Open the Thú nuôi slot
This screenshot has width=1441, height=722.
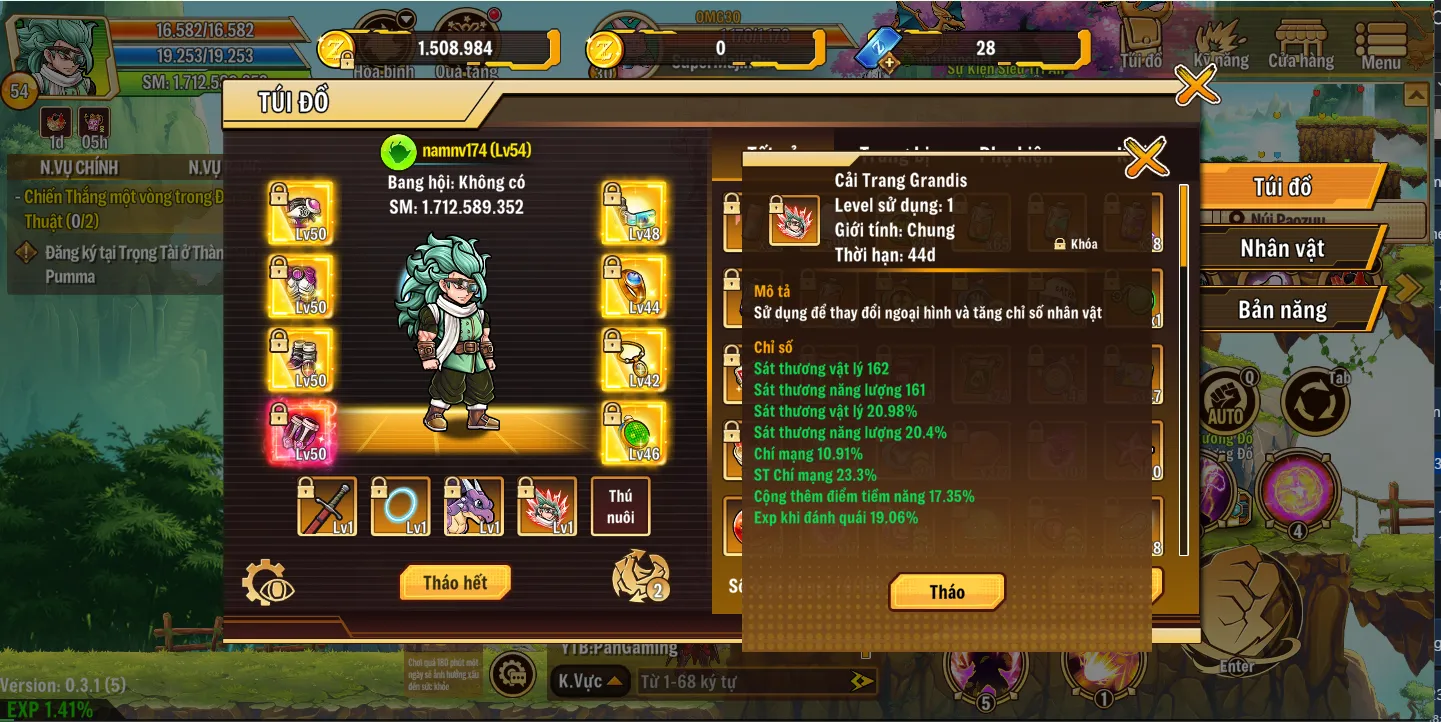point(620,506)
